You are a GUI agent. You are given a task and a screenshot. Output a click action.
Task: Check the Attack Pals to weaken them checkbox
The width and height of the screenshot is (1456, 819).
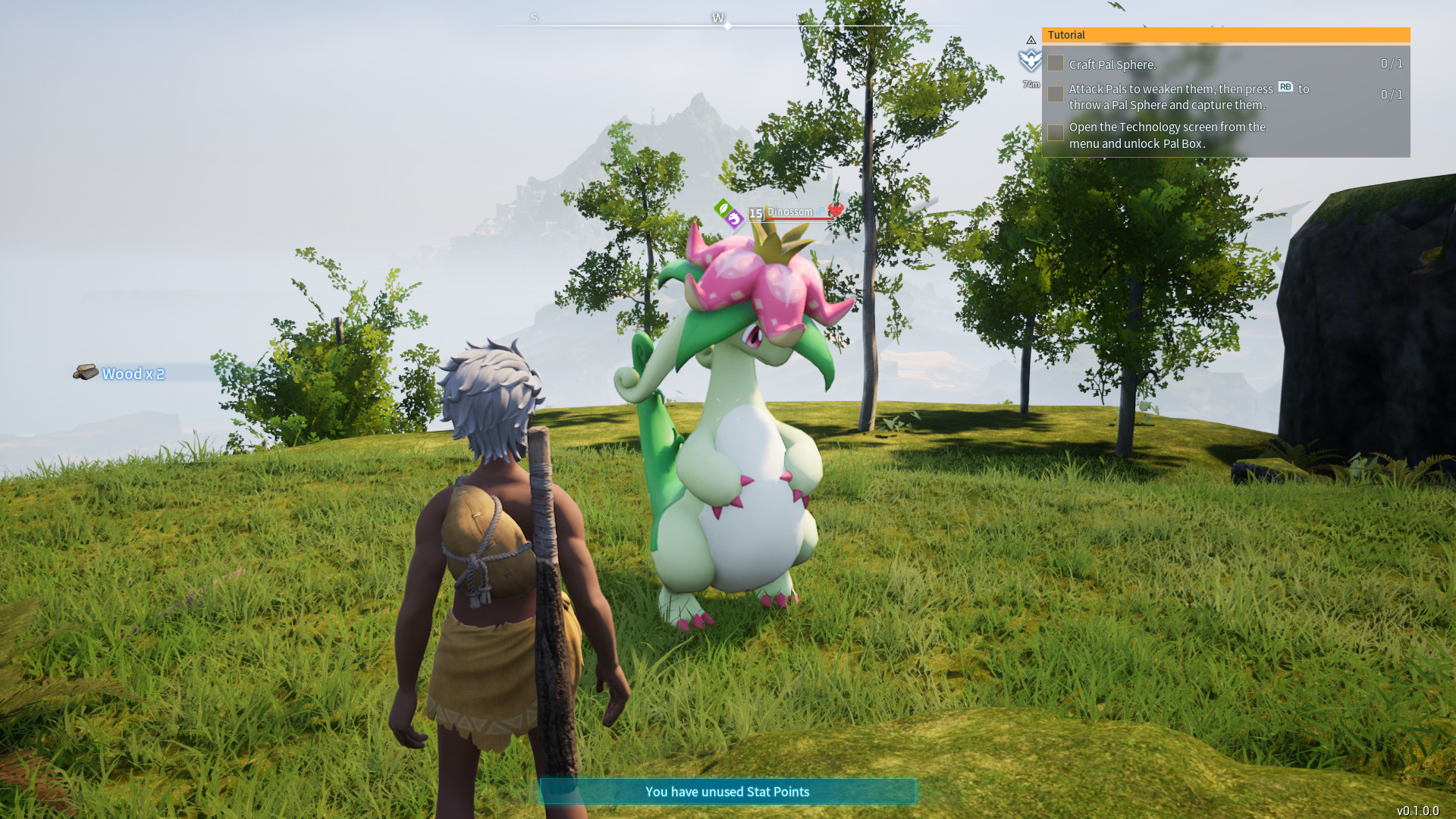1056,94
